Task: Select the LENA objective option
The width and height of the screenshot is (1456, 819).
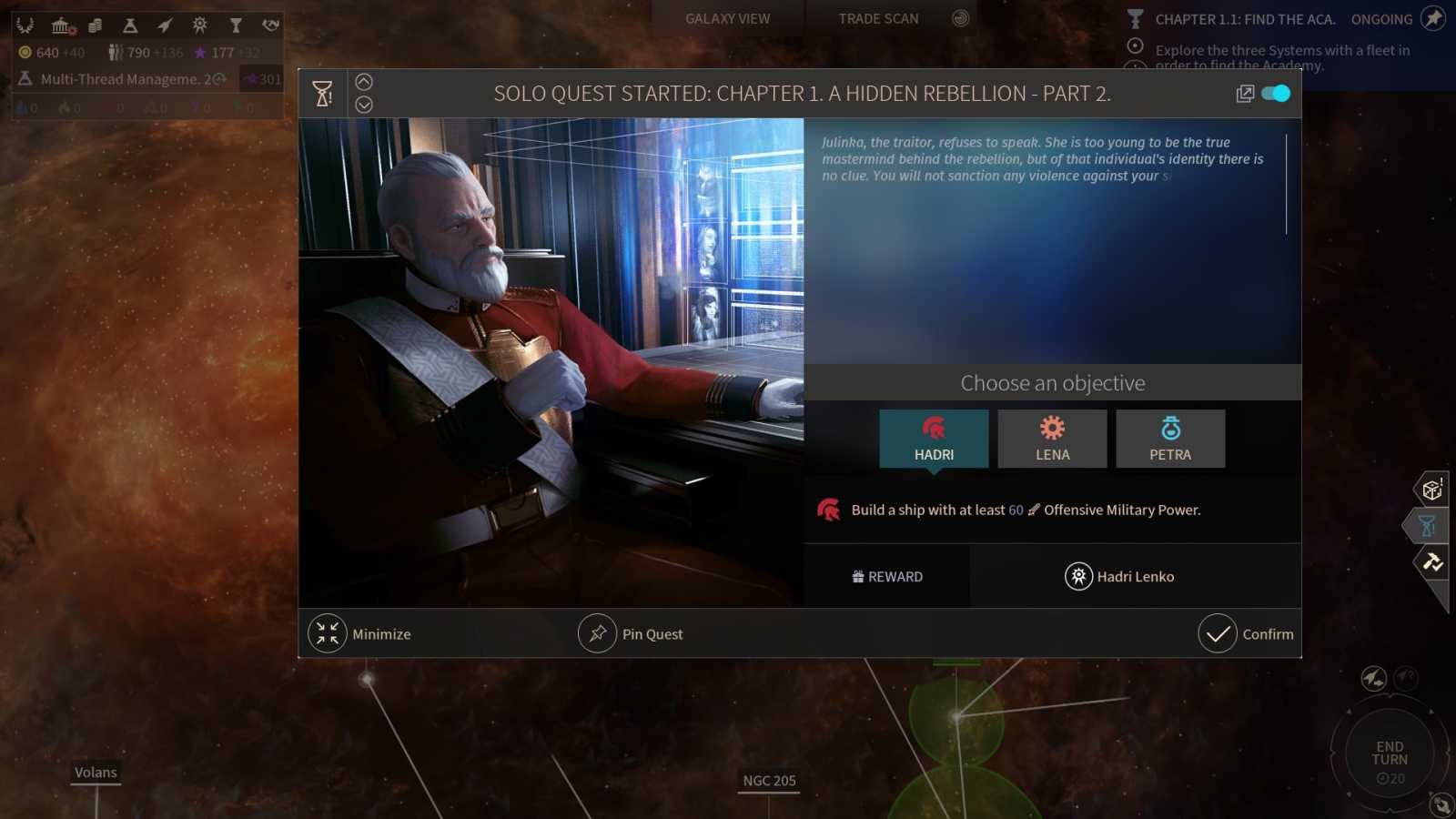Action: (x=1052, y=438)
